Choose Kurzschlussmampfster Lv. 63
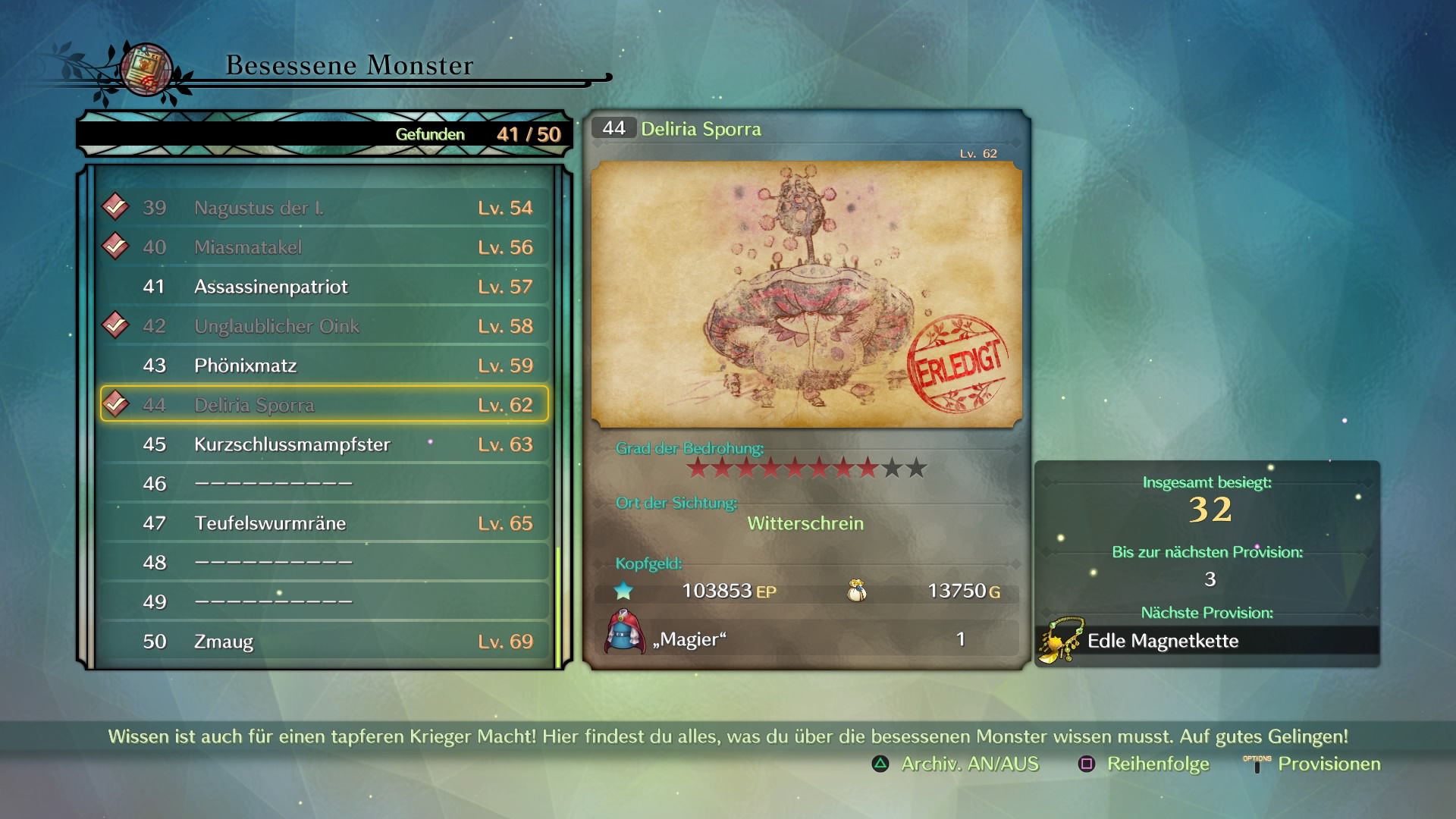This screenshot has height=819, width=1456. [x=324, y=444]
